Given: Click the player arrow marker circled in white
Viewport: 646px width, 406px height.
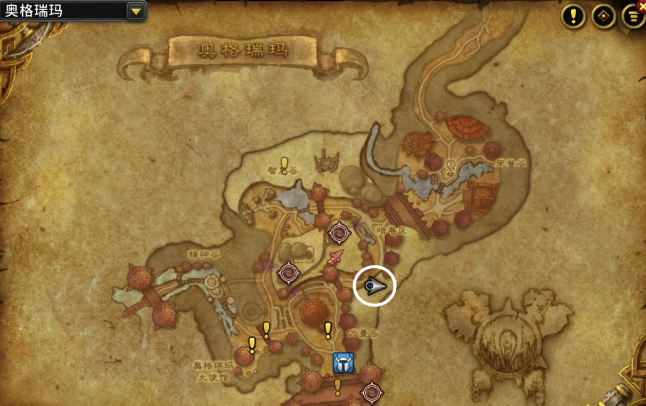Looking at the screenshot, I should point(374,286).
